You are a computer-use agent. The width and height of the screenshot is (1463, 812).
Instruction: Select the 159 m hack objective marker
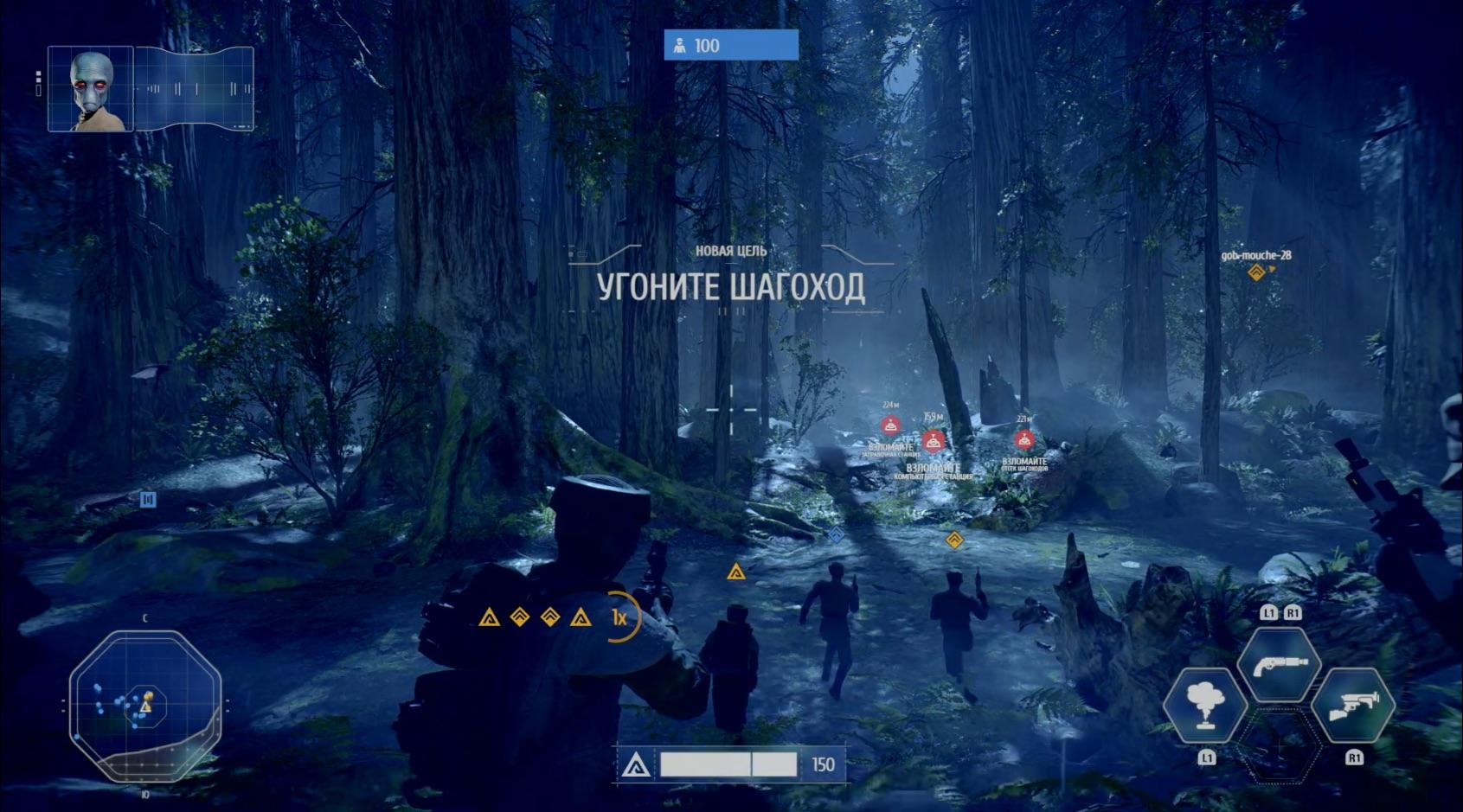tap(933, 442)
